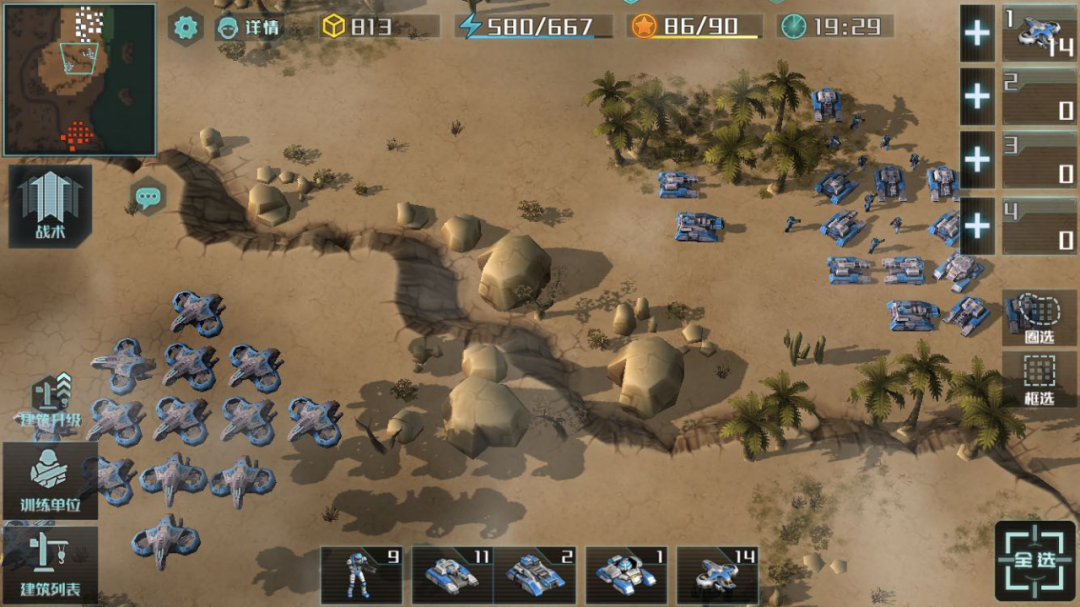Open the 建筑列表 building list
This screenshot has height=607, width=1080.
[x=50, y=565]
